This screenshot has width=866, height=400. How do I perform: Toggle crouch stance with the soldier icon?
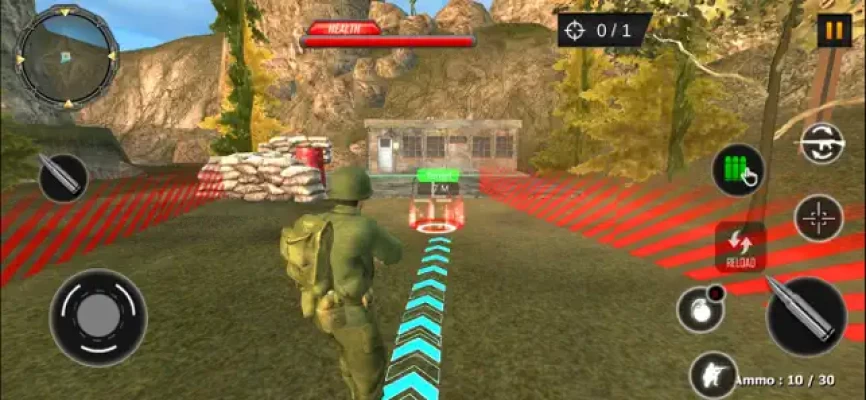[x=713, y=376]
